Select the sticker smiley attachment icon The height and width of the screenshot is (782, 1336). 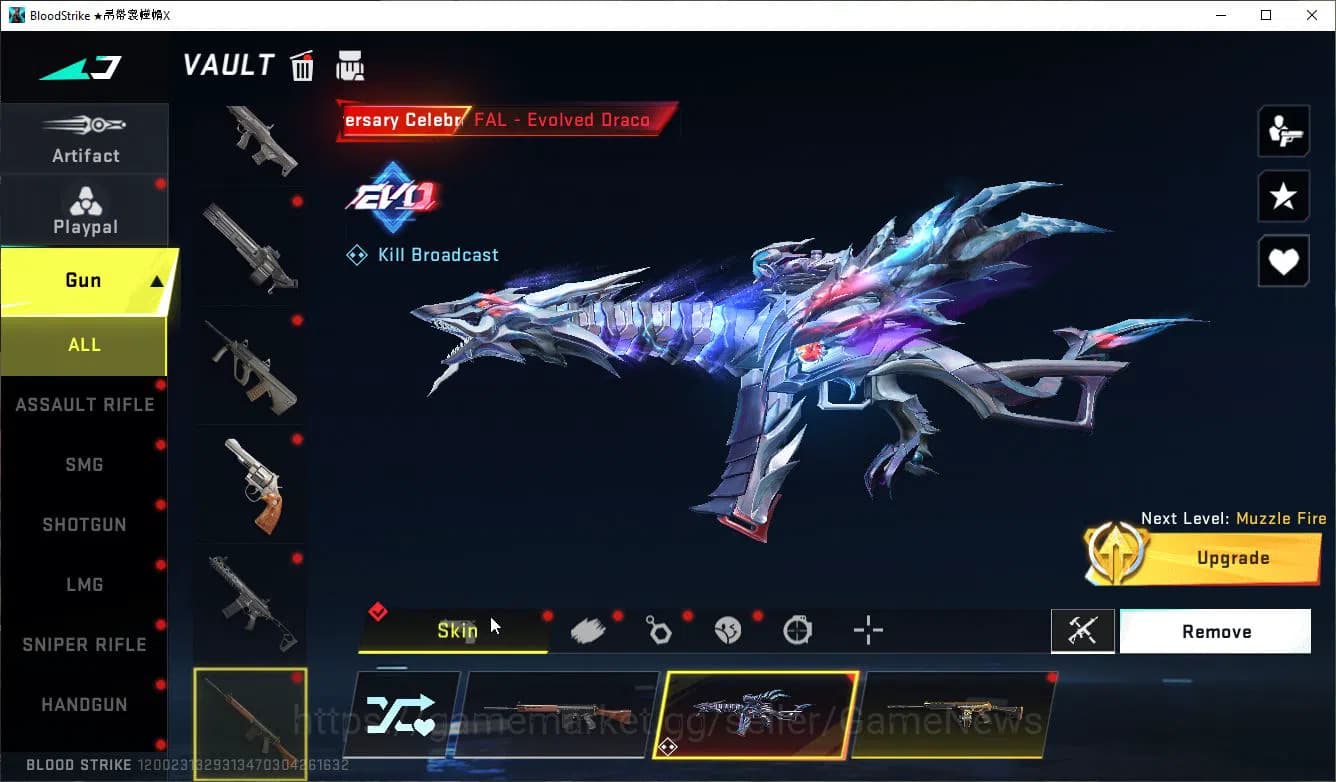tap(728, 629)
